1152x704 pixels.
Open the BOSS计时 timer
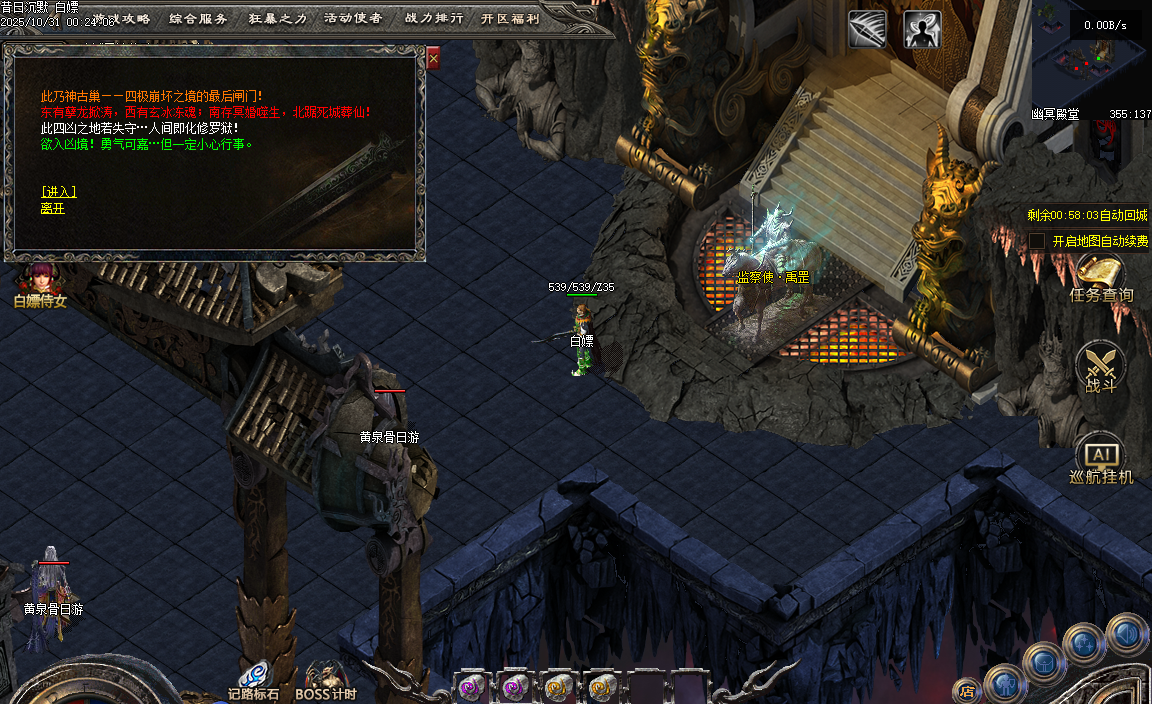click(325, 680)
